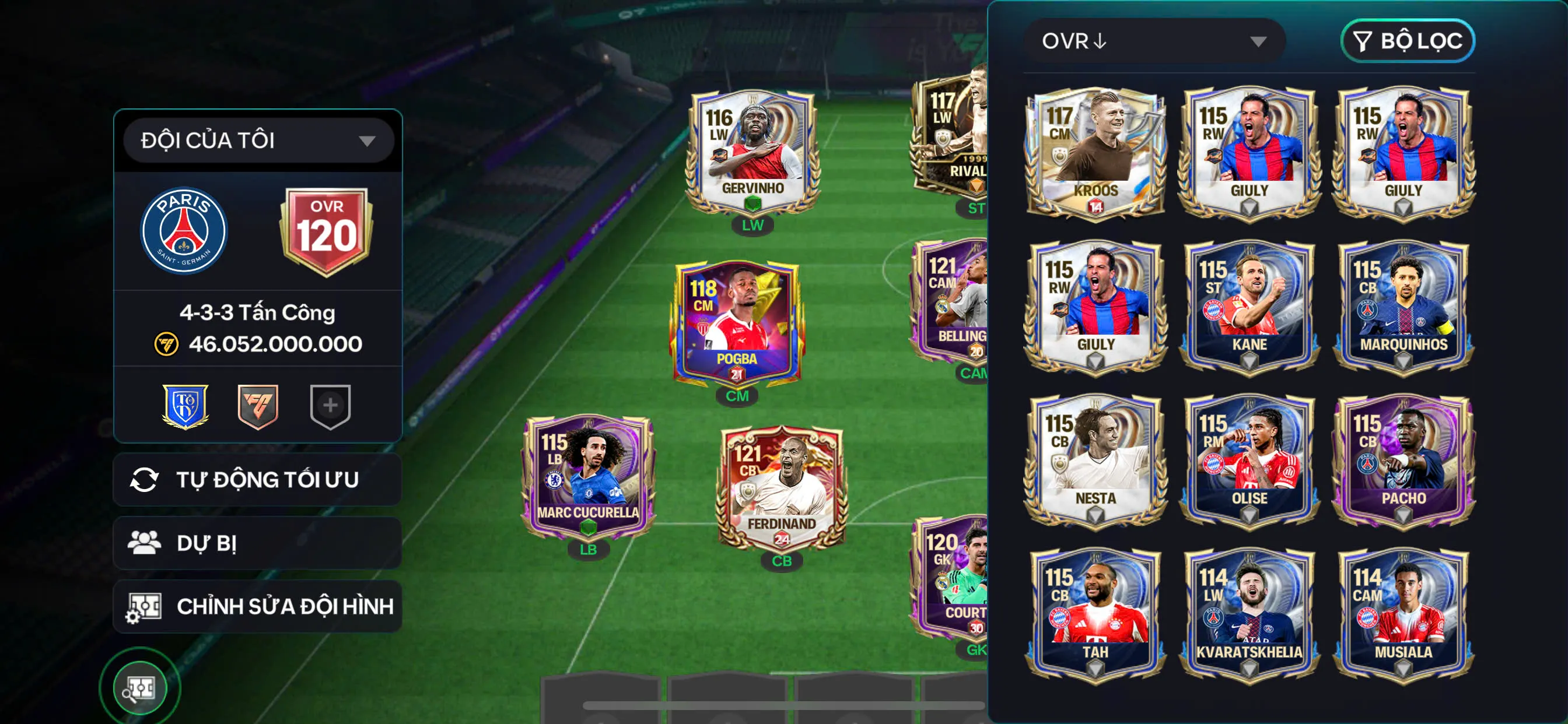Viewport: 1568px width, 724px height.
Task: Click the funnel icon in BỘ LỌC
Action: click(x=1364, y=41)
